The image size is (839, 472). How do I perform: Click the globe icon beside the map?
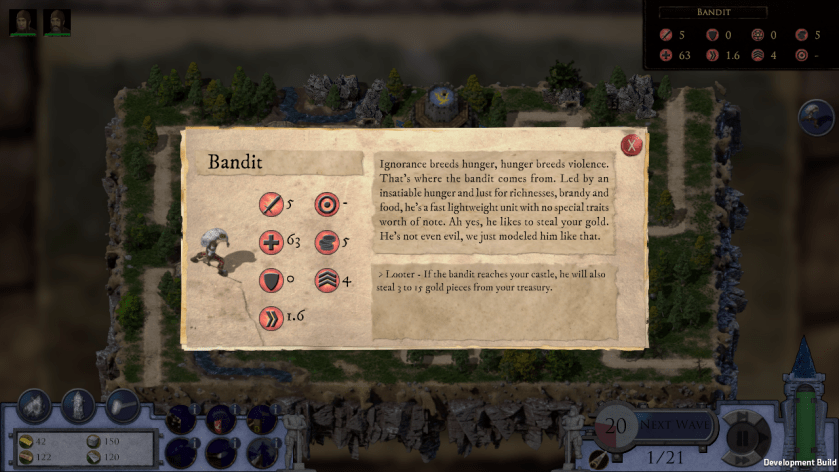816,117
